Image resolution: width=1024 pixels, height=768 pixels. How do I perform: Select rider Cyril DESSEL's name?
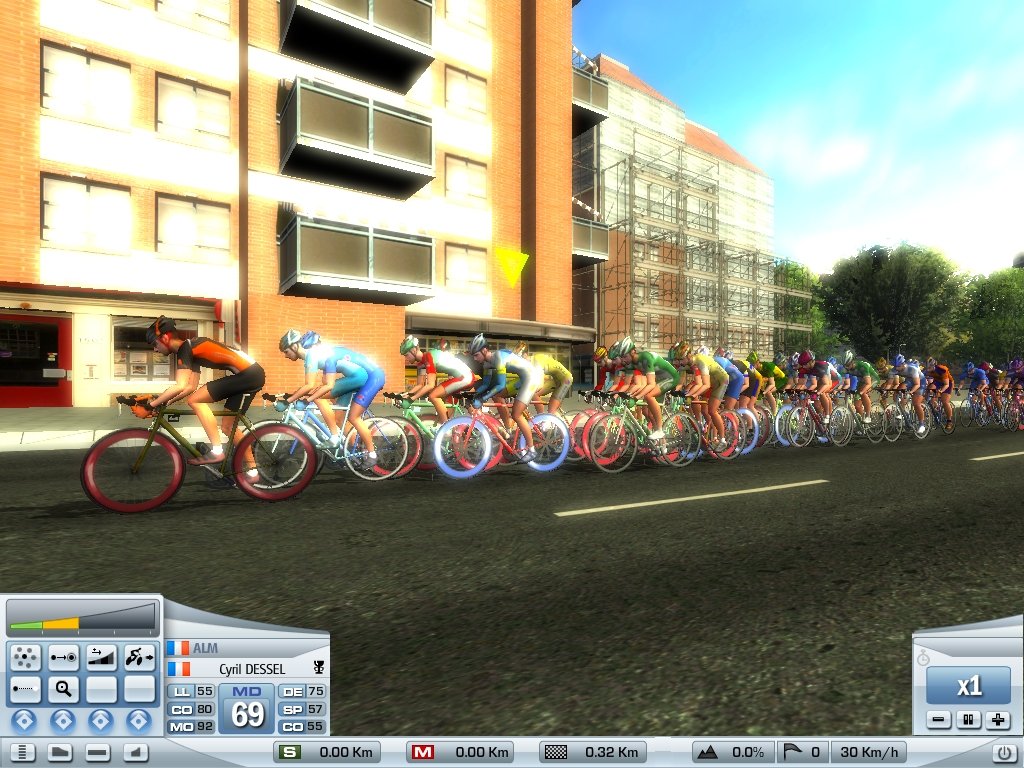pos(252,669)
